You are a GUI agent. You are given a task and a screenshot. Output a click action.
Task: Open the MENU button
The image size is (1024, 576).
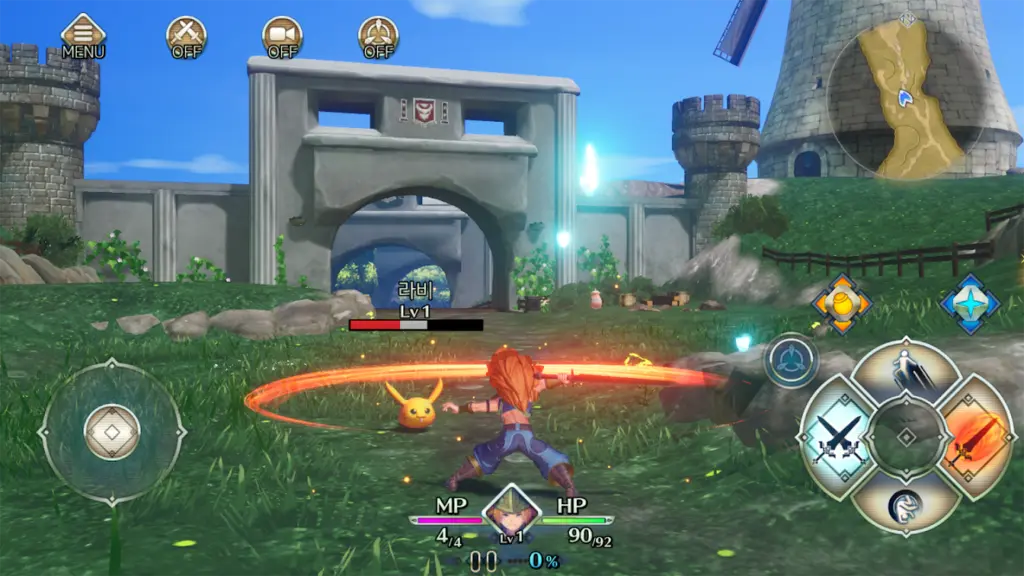(83, 36)
